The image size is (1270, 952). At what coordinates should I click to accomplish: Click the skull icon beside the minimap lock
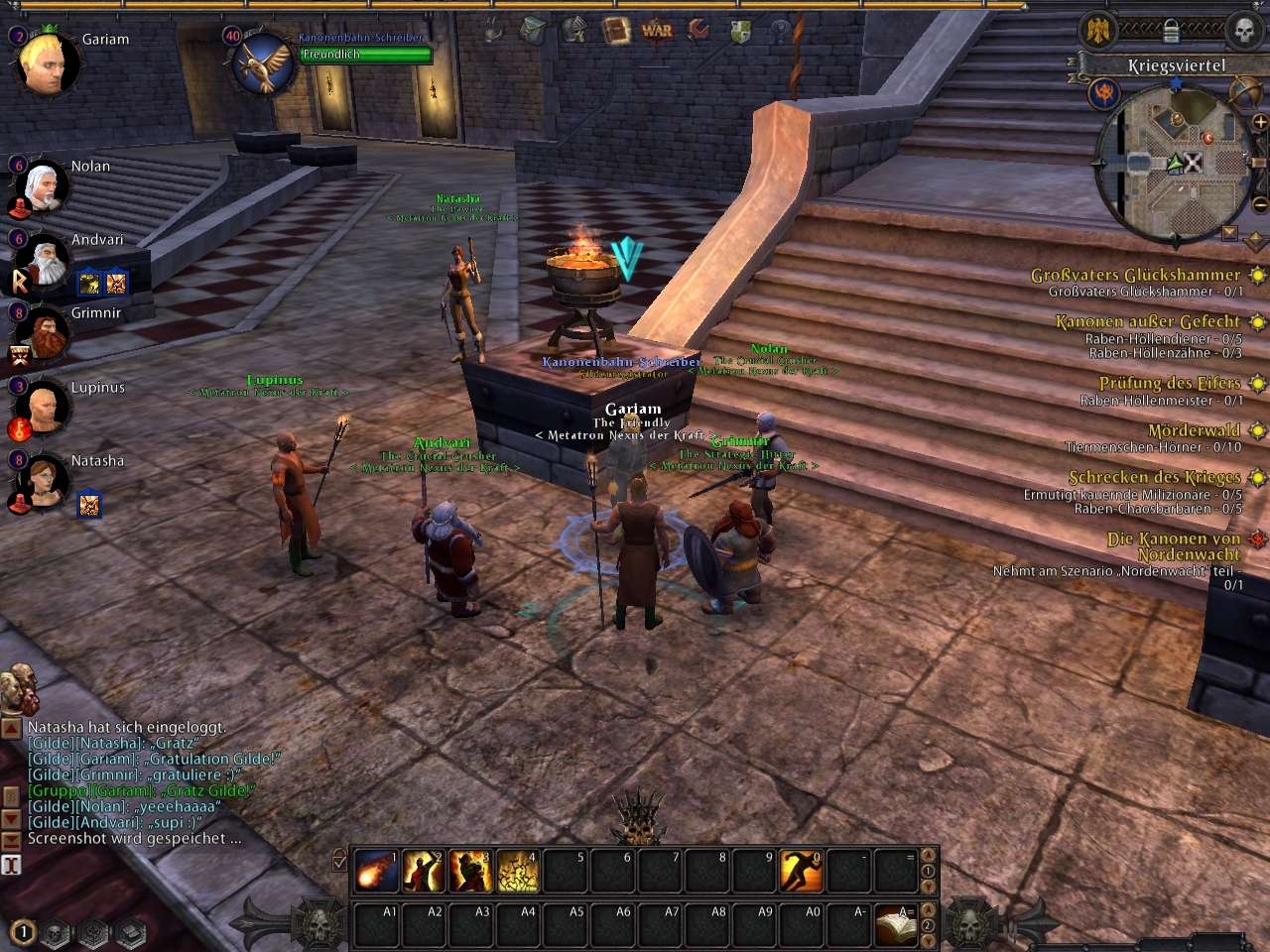[x=1242, y=30]
